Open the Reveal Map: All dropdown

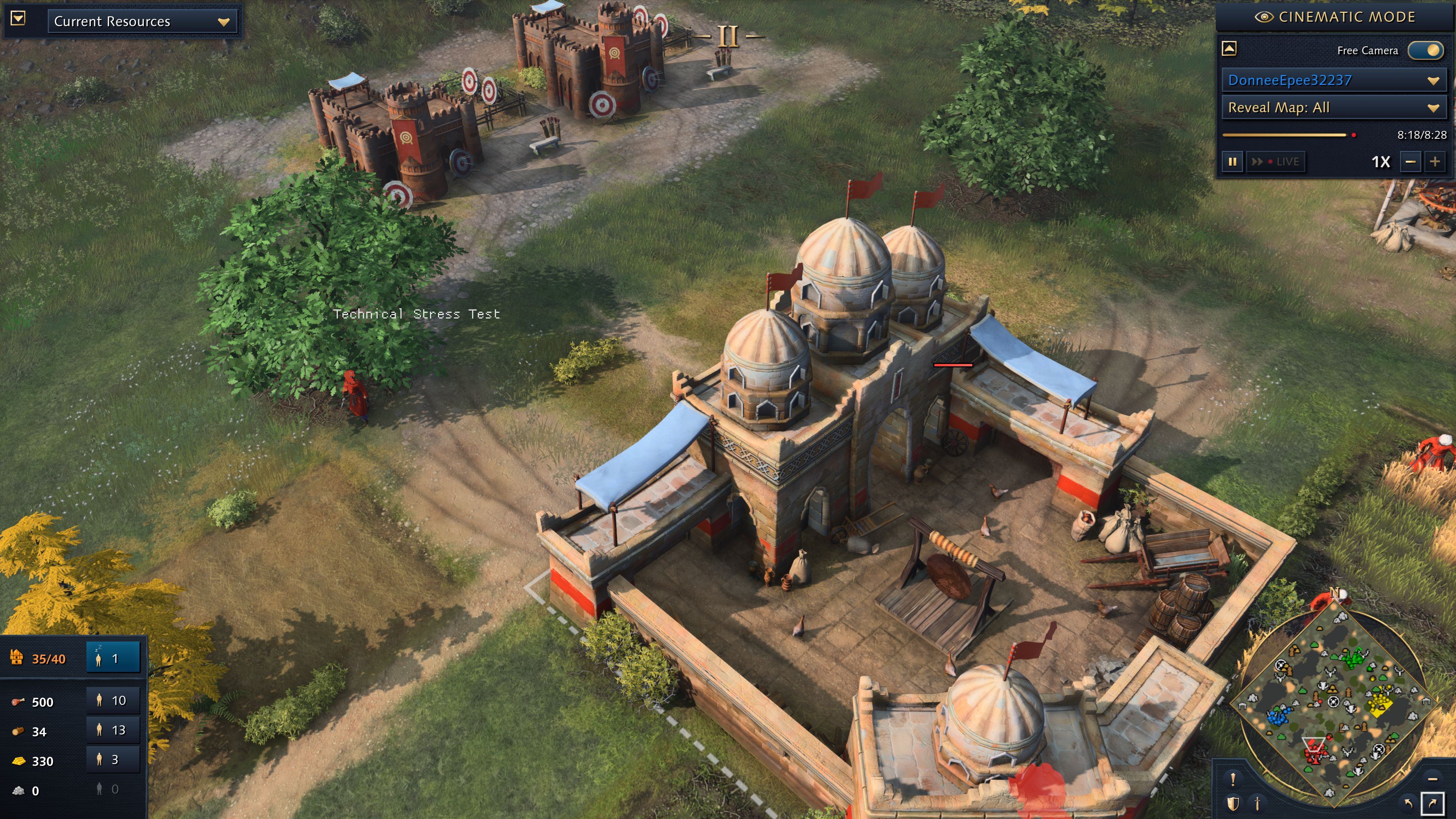[1333, 107]
